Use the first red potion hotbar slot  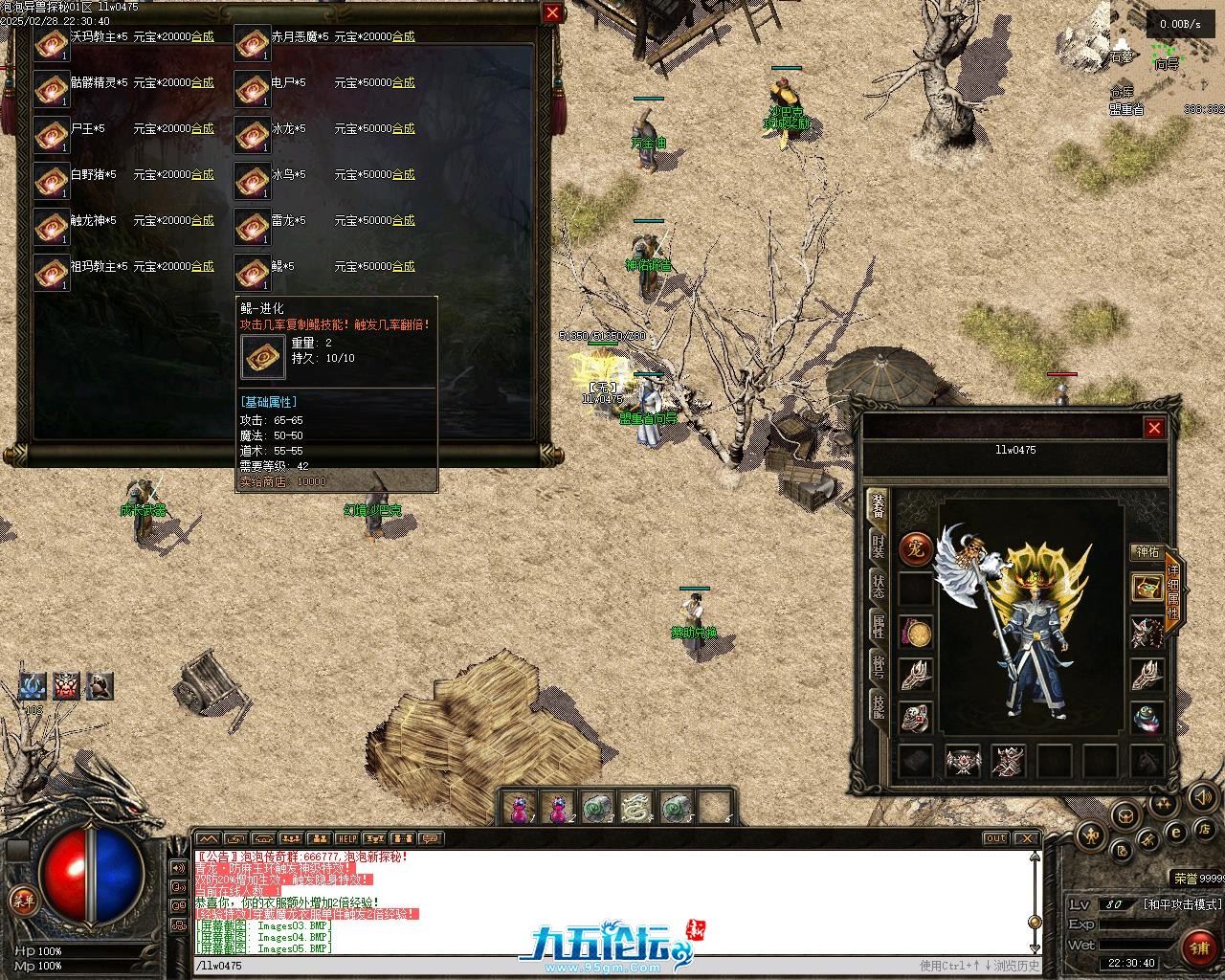tap(522, 809)
